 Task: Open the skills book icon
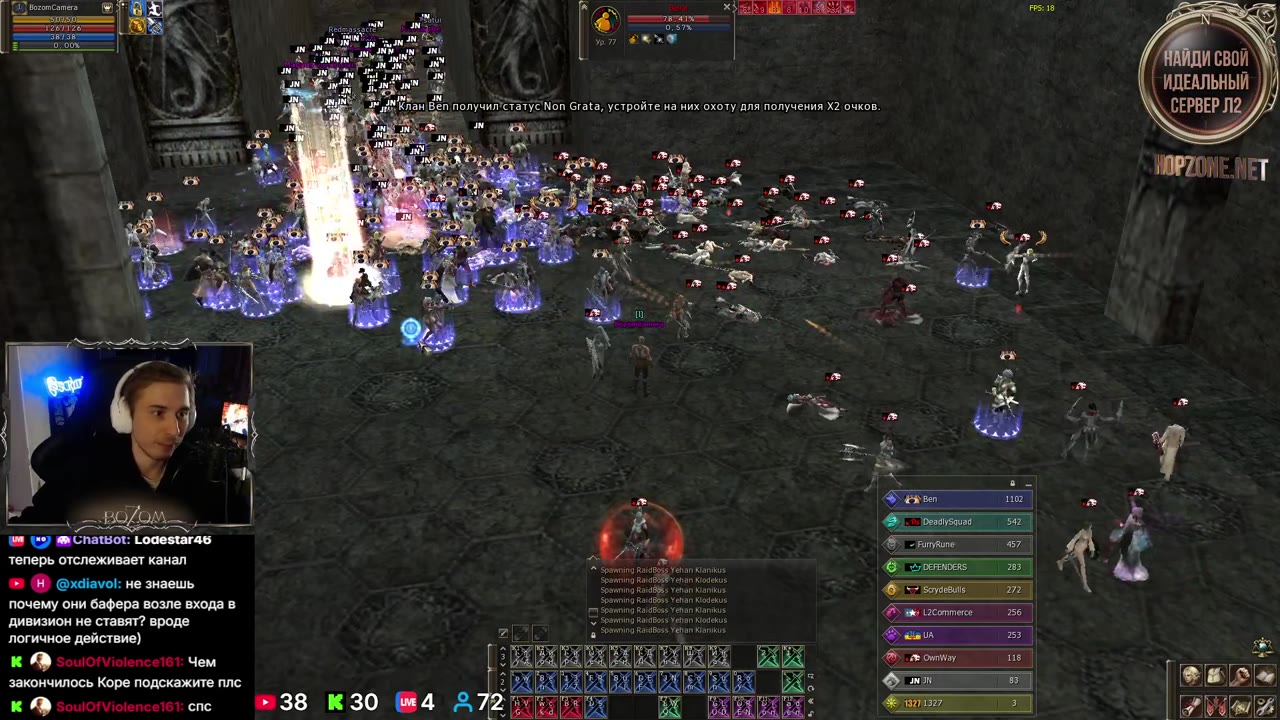(x=1265, y=676)
